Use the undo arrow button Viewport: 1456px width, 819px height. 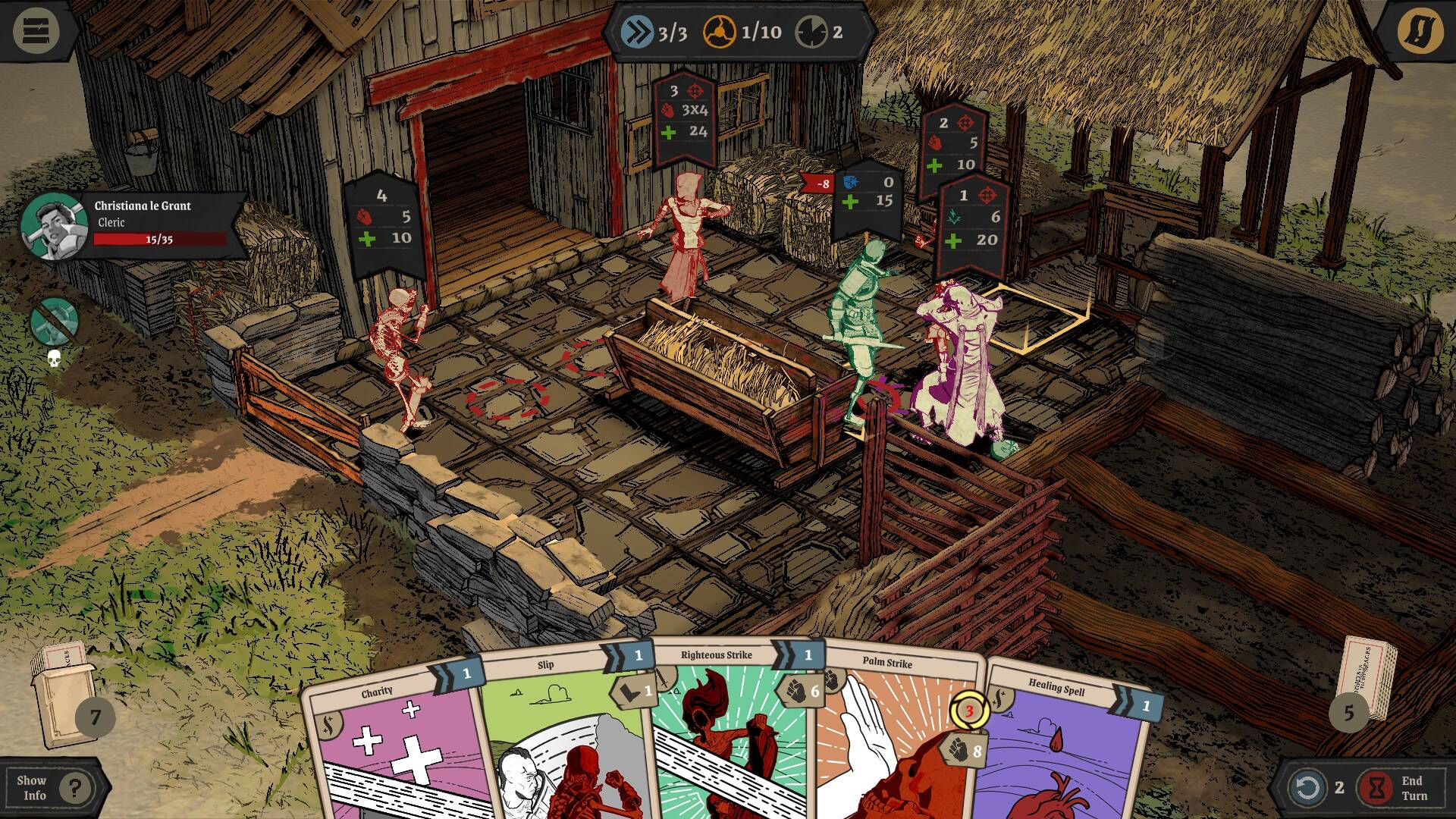click(1307, 788)
